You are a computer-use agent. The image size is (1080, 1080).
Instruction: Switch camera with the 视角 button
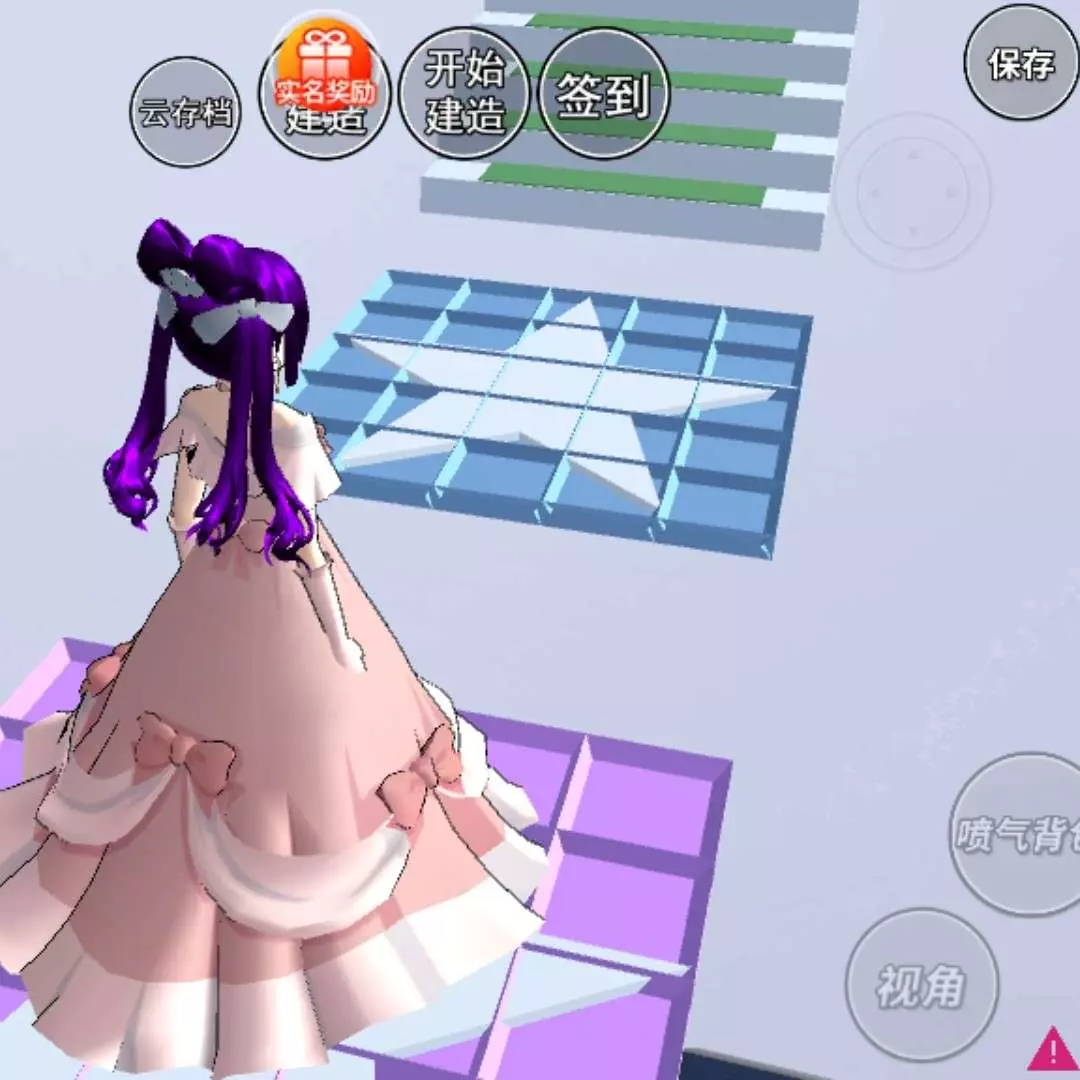click(921, 984)
